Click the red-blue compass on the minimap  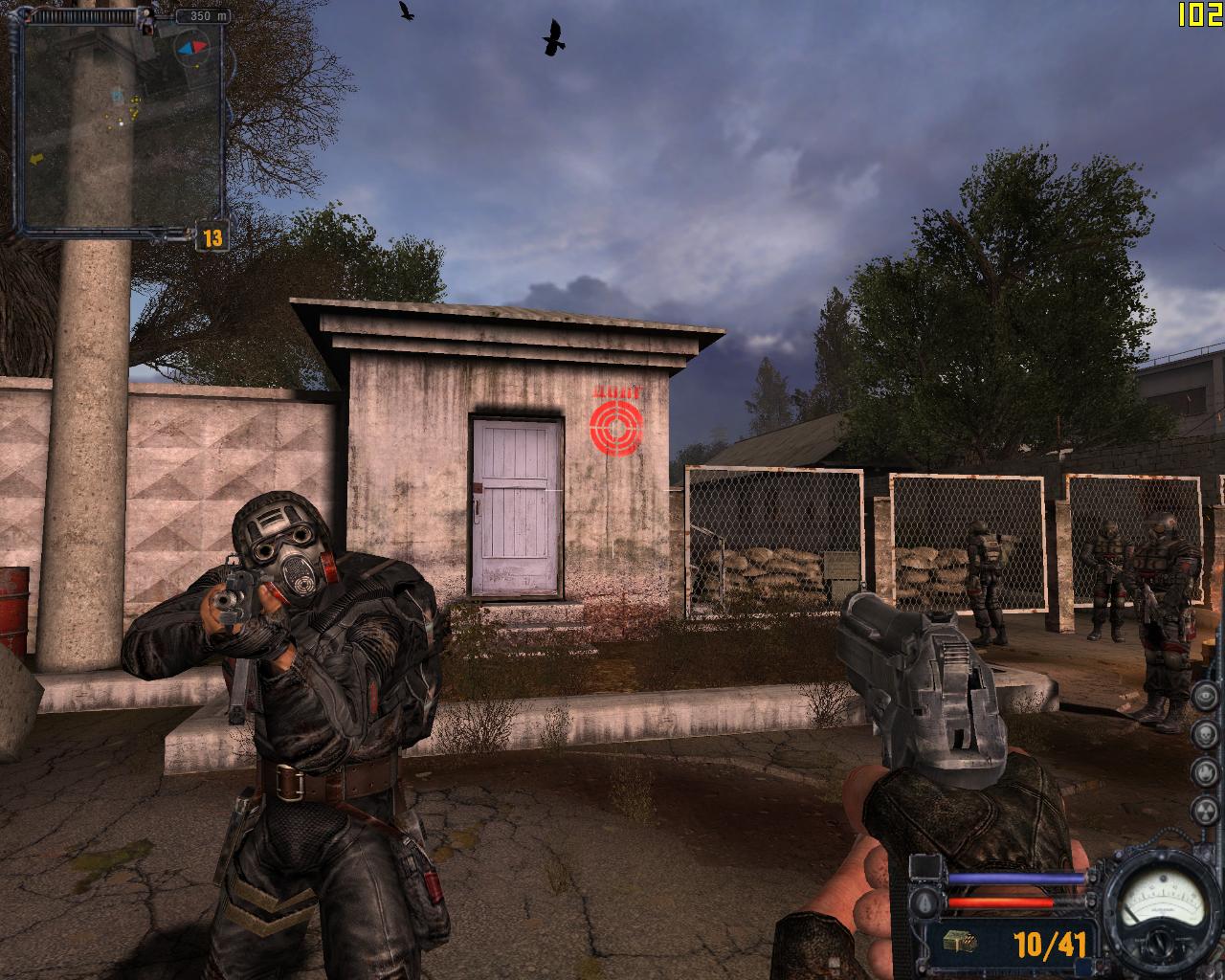[x=191, y=45]
